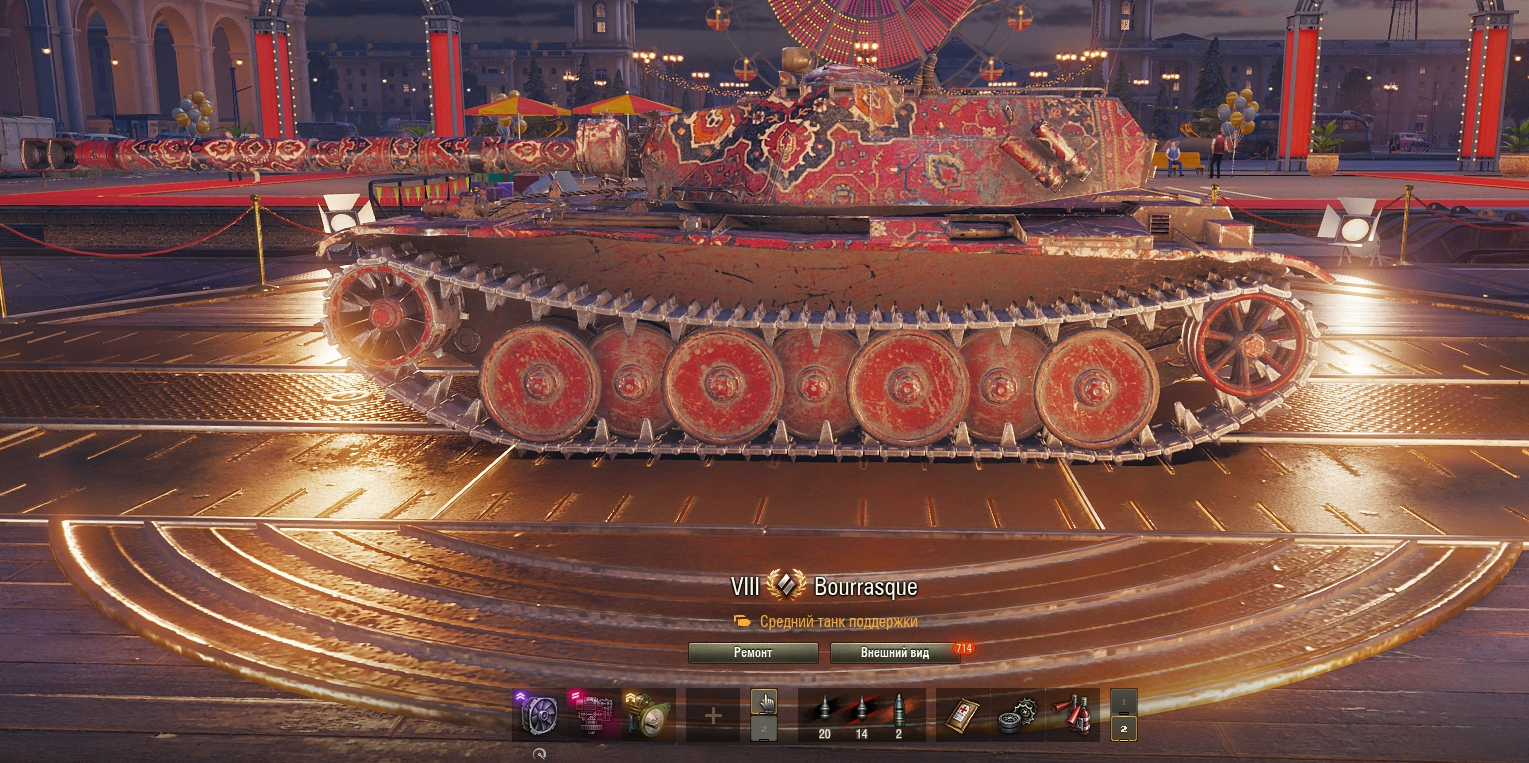Select the fire extinguisher consumable slot
Screen dimensions: 1529x763
pyautogui.click(x=1073, y=715)
